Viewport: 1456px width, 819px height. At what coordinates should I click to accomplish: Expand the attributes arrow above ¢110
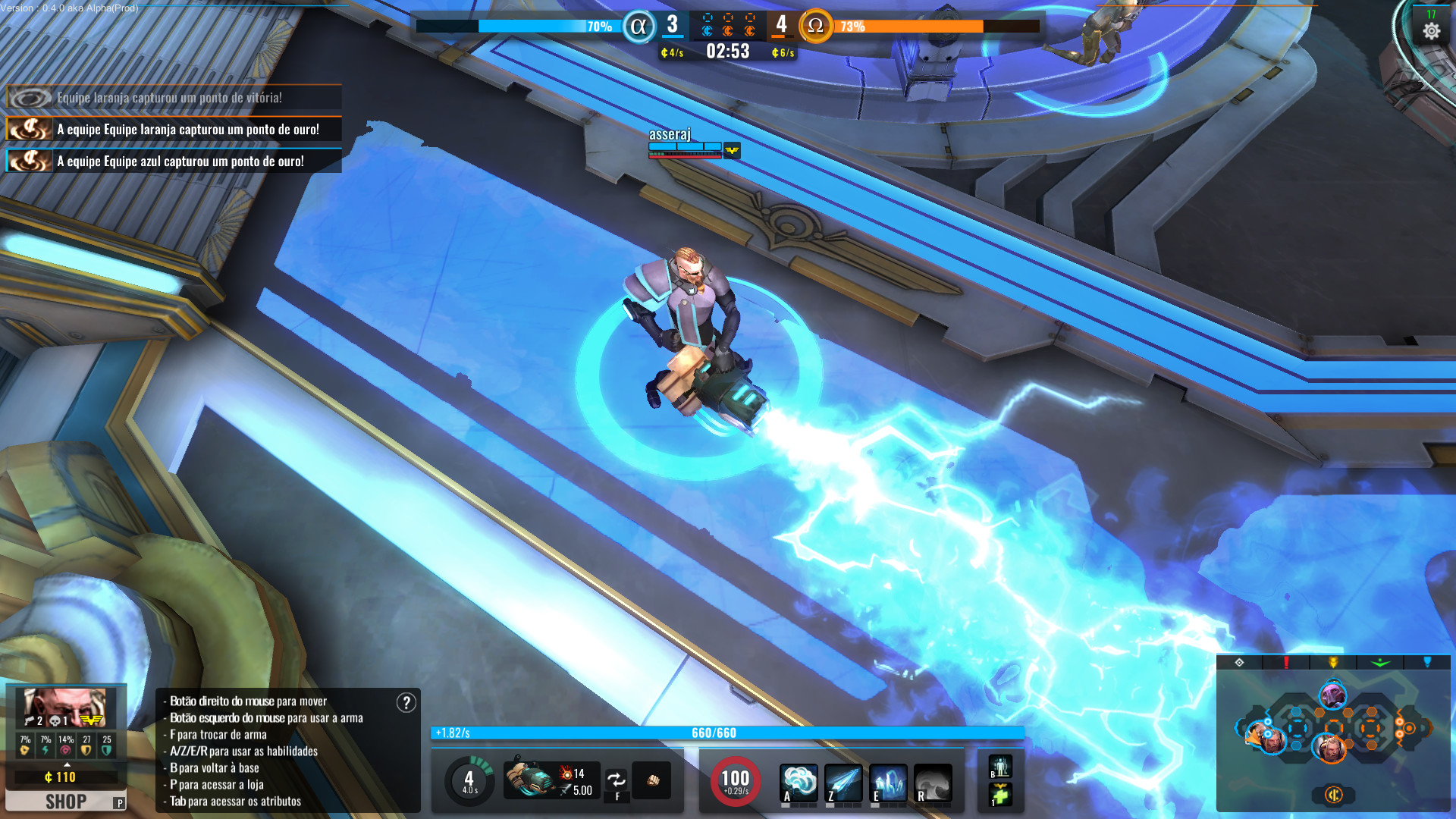[x=66, y=764]
